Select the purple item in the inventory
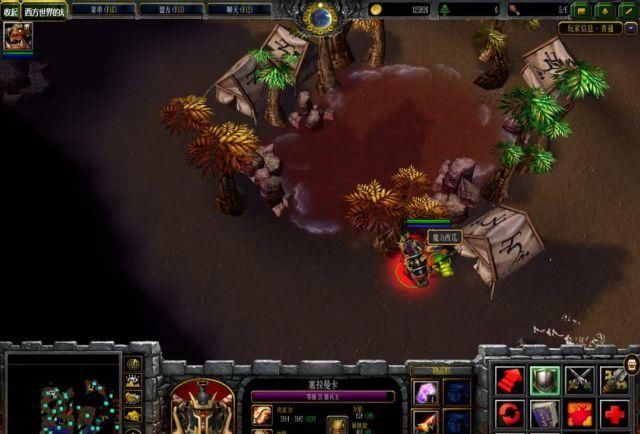 (x=425, y=393)
